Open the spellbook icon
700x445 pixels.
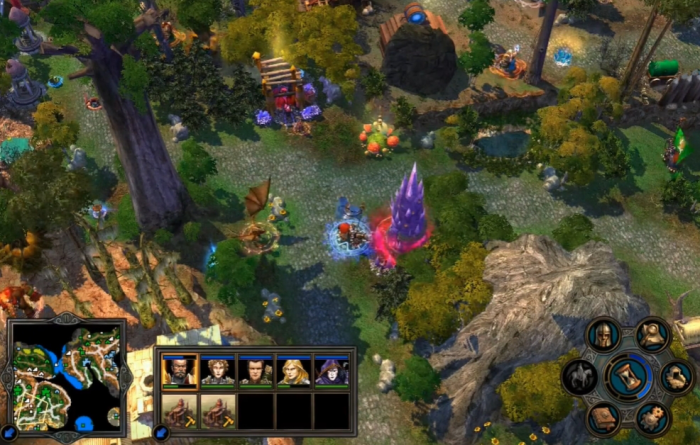click(603, 417)
